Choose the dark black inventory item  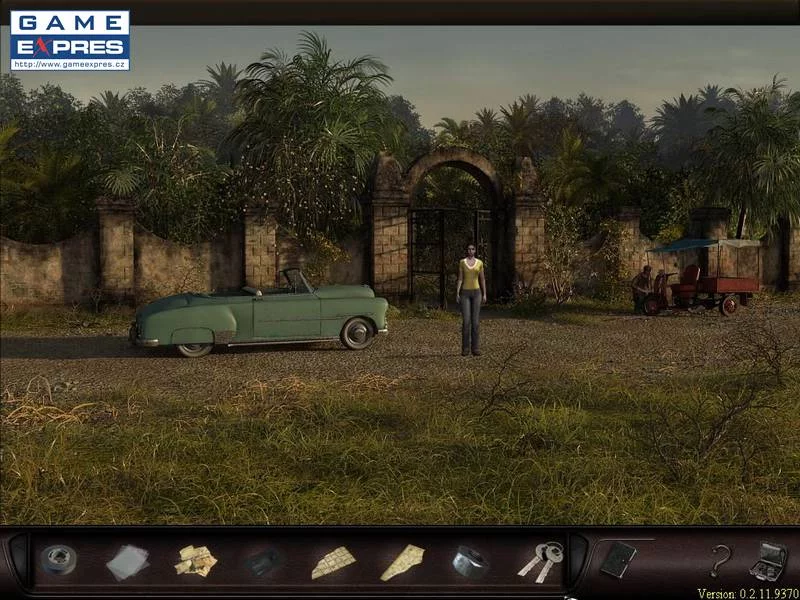265,562
